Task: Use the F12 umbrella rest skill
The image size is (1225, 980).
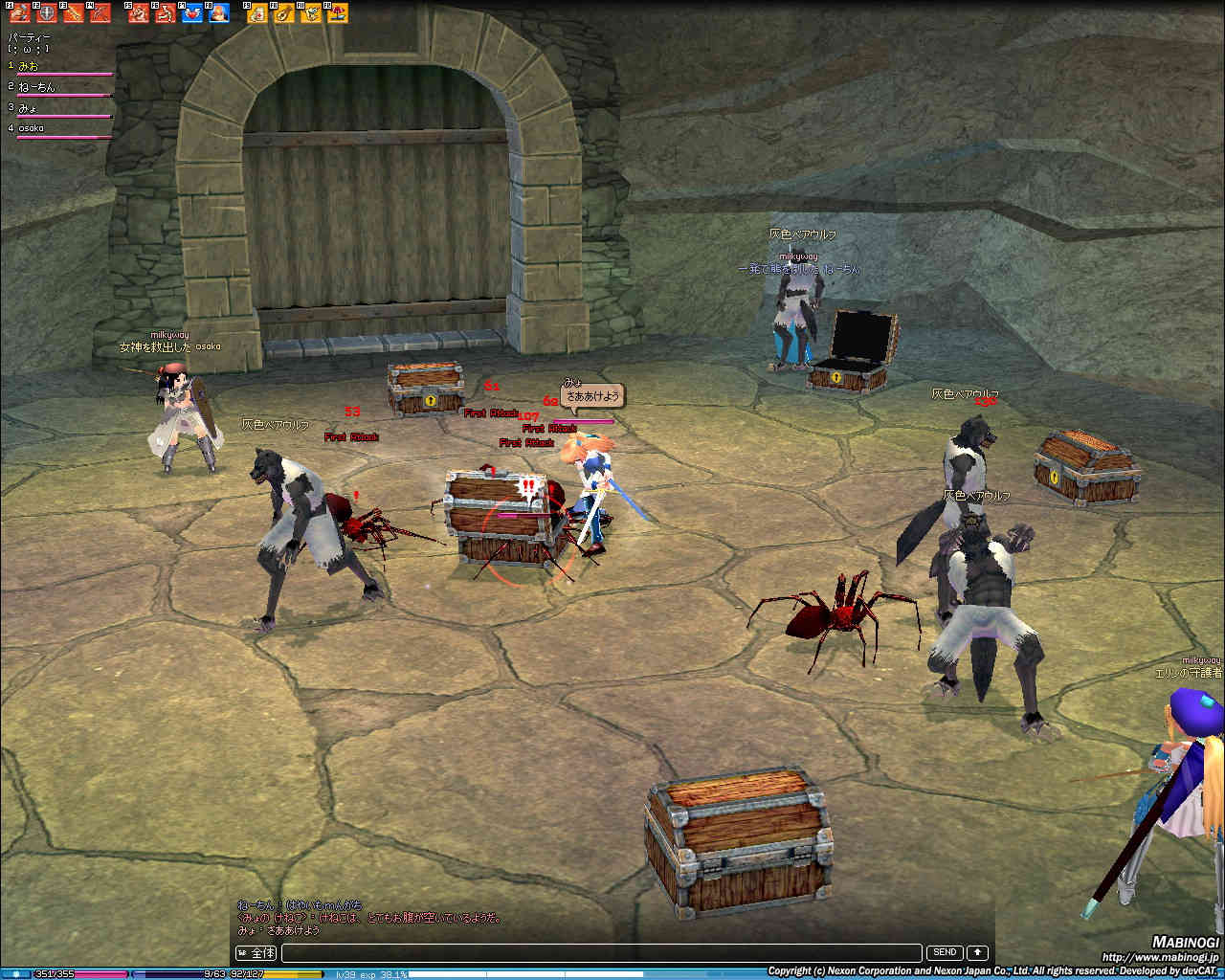Action: click(x=338, y=13)
